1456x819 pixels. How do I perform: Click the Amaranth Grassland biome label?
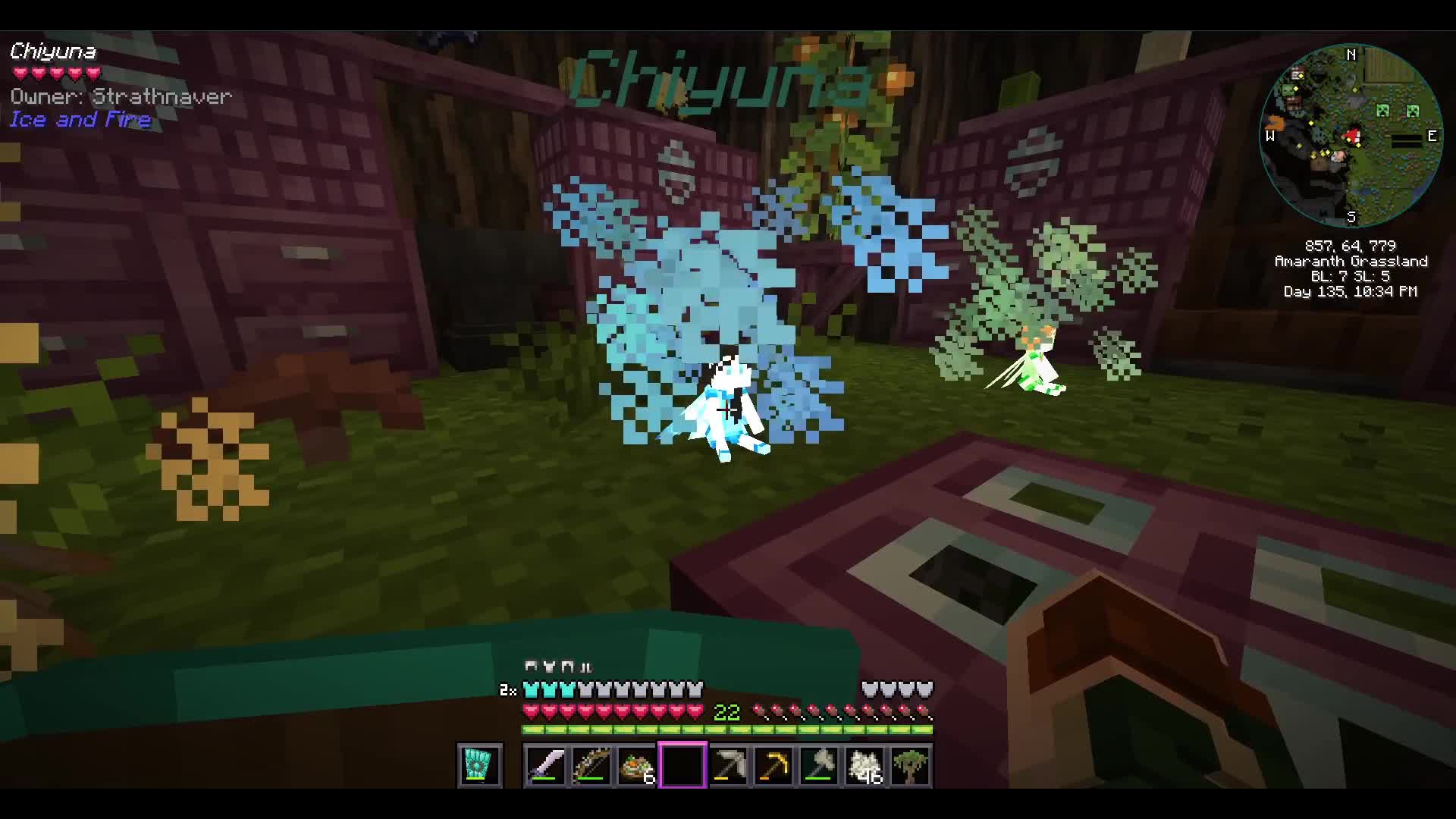[x=1352, y=261]
